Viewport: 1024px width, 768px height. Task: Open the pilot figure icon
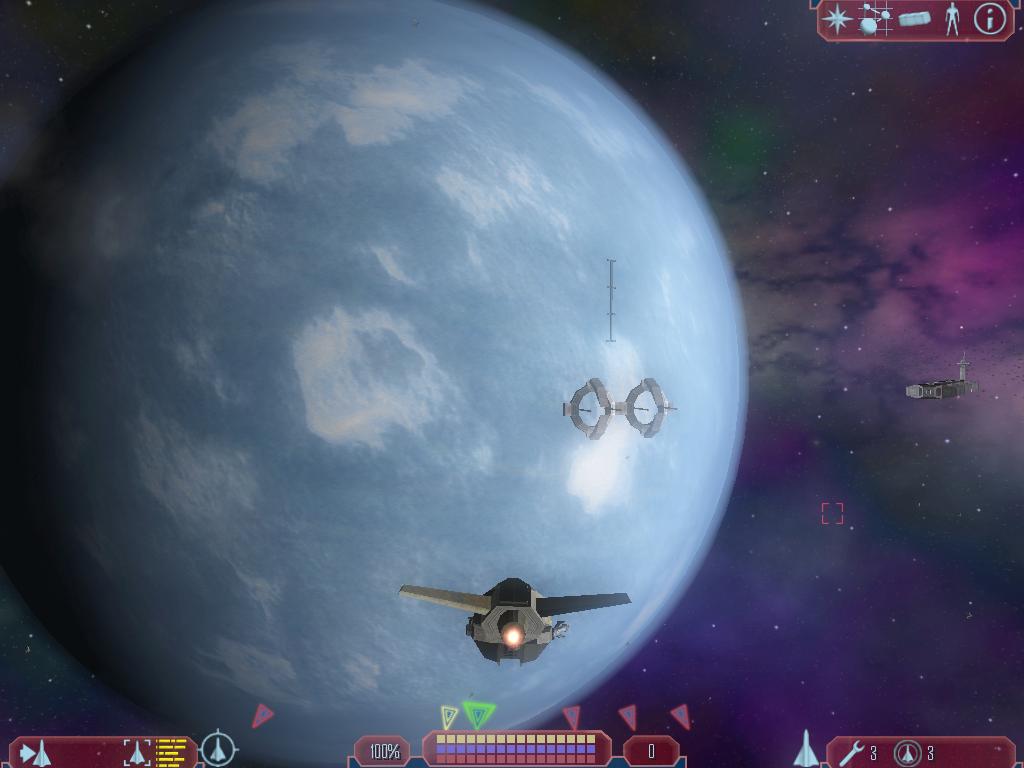[952, 19]
